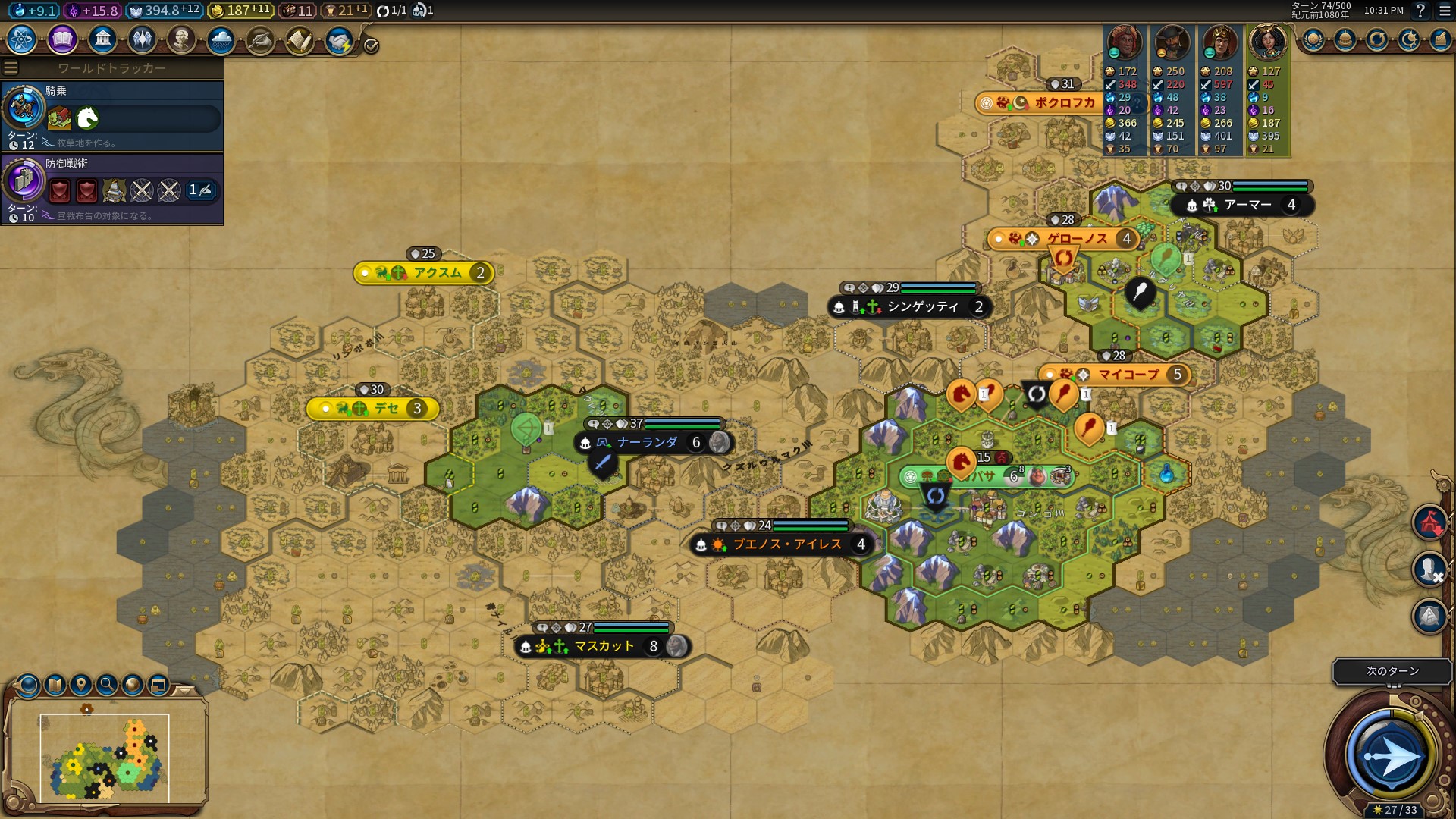Open the Civilopedia question mark

pyautogui.click(x=1420, y=11)
